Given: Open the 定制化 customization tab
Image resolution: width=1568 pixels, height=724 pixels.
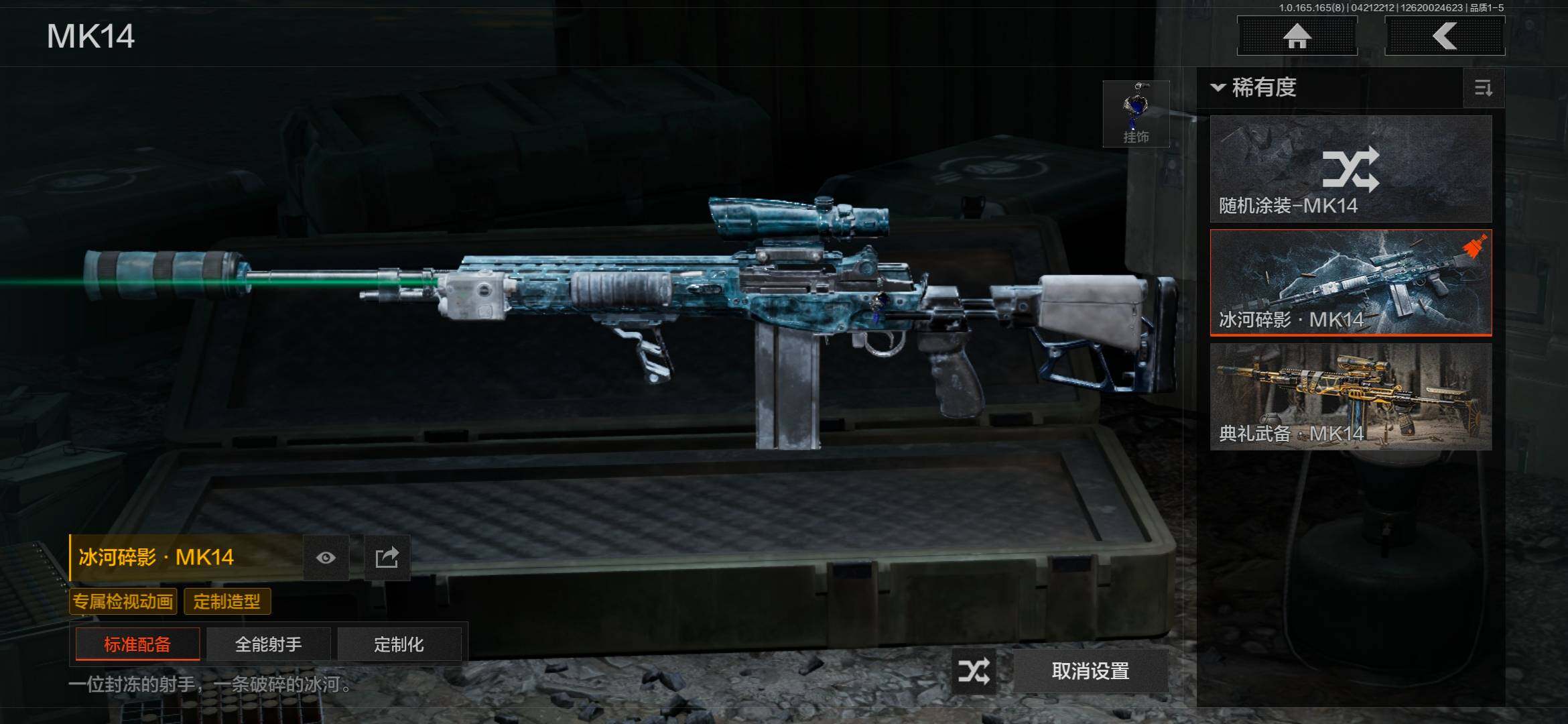Looking at the screenshot, I should [399, 644].
